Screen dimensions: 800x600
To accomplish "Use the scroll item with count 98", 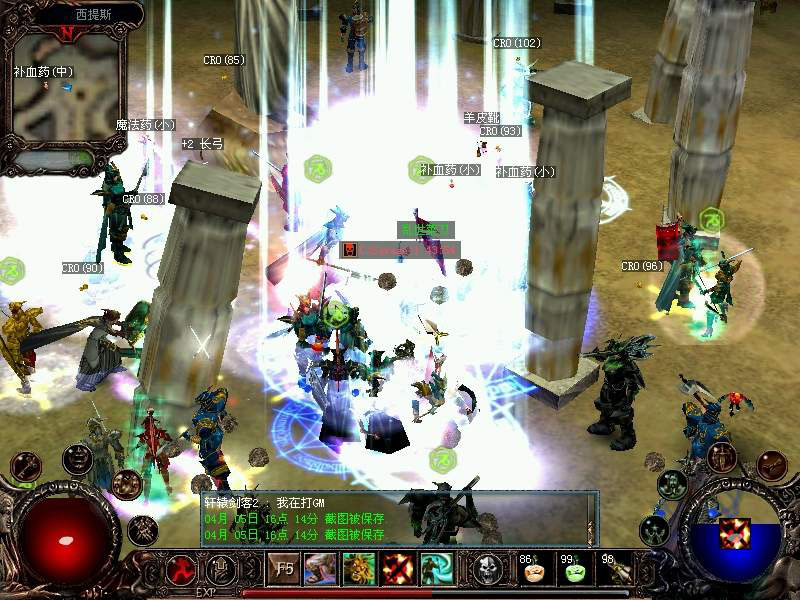I will [x=616, y=571].
